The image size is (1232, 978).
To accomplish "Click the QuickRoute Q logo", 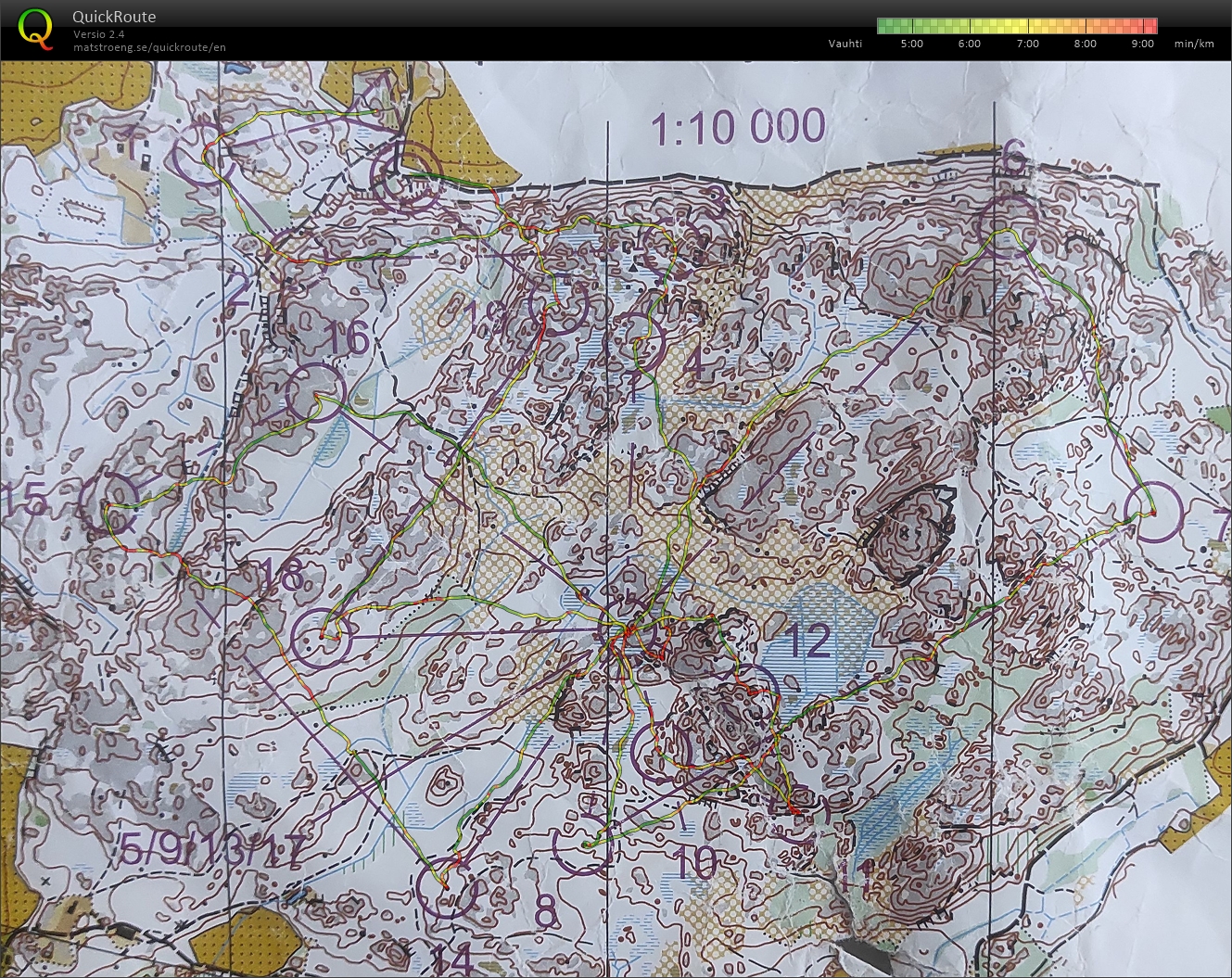I will pyautogui.click(x=35, y=27).
